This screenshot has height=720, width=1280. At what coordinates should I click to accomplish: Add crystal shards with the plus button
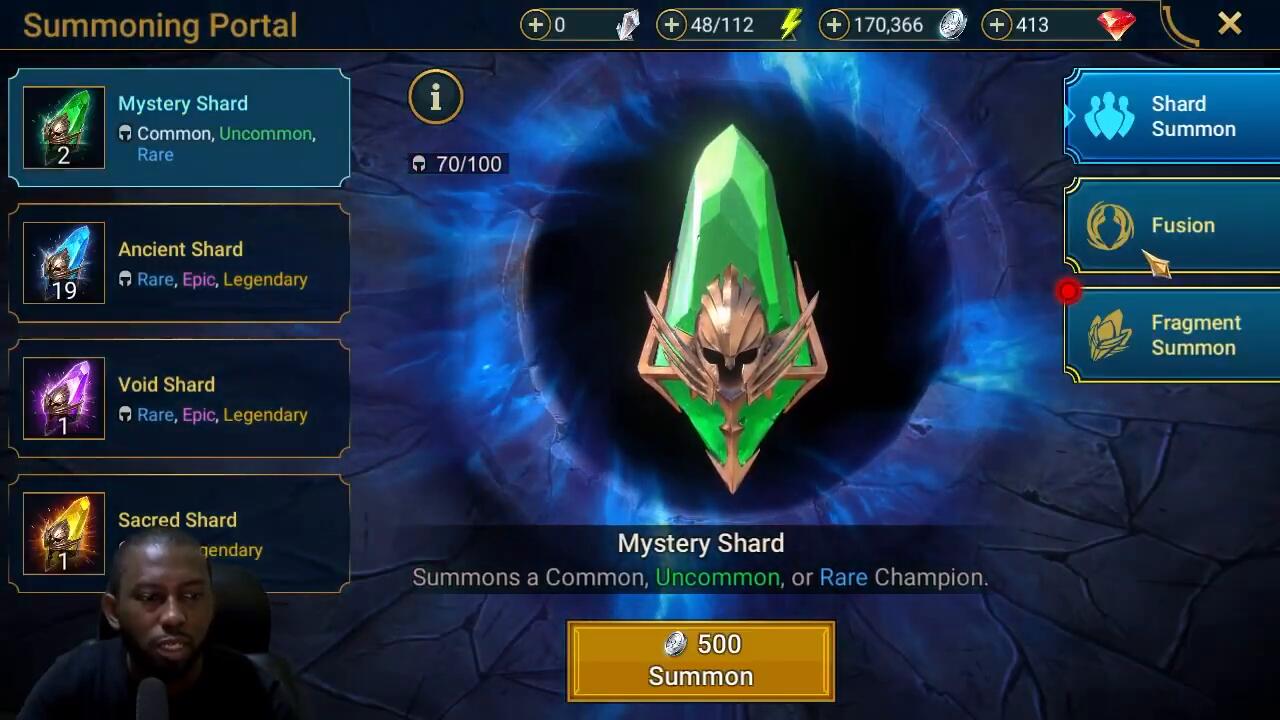point(536,25)
